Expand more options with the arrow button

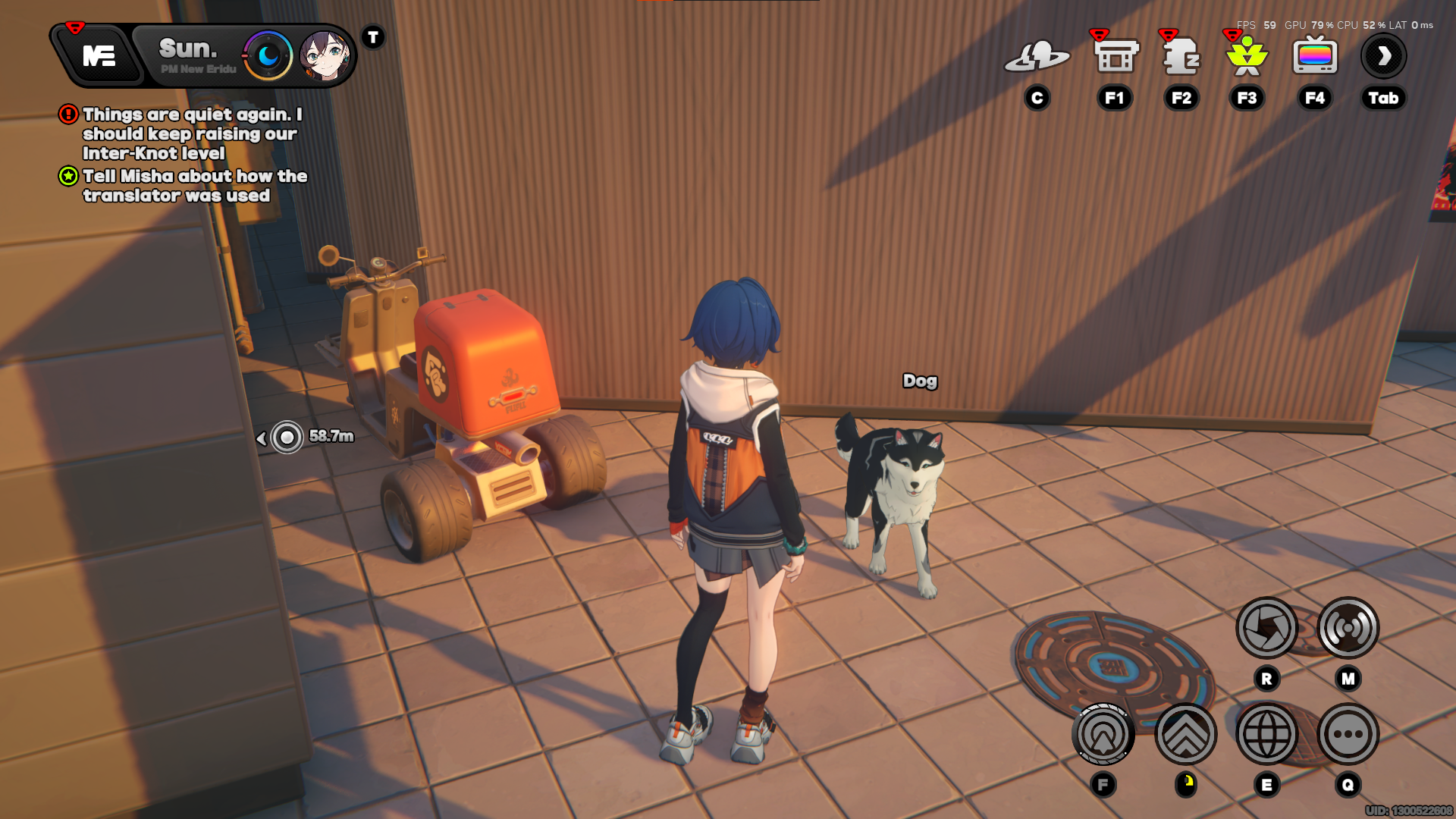[x=1384, y=56]
